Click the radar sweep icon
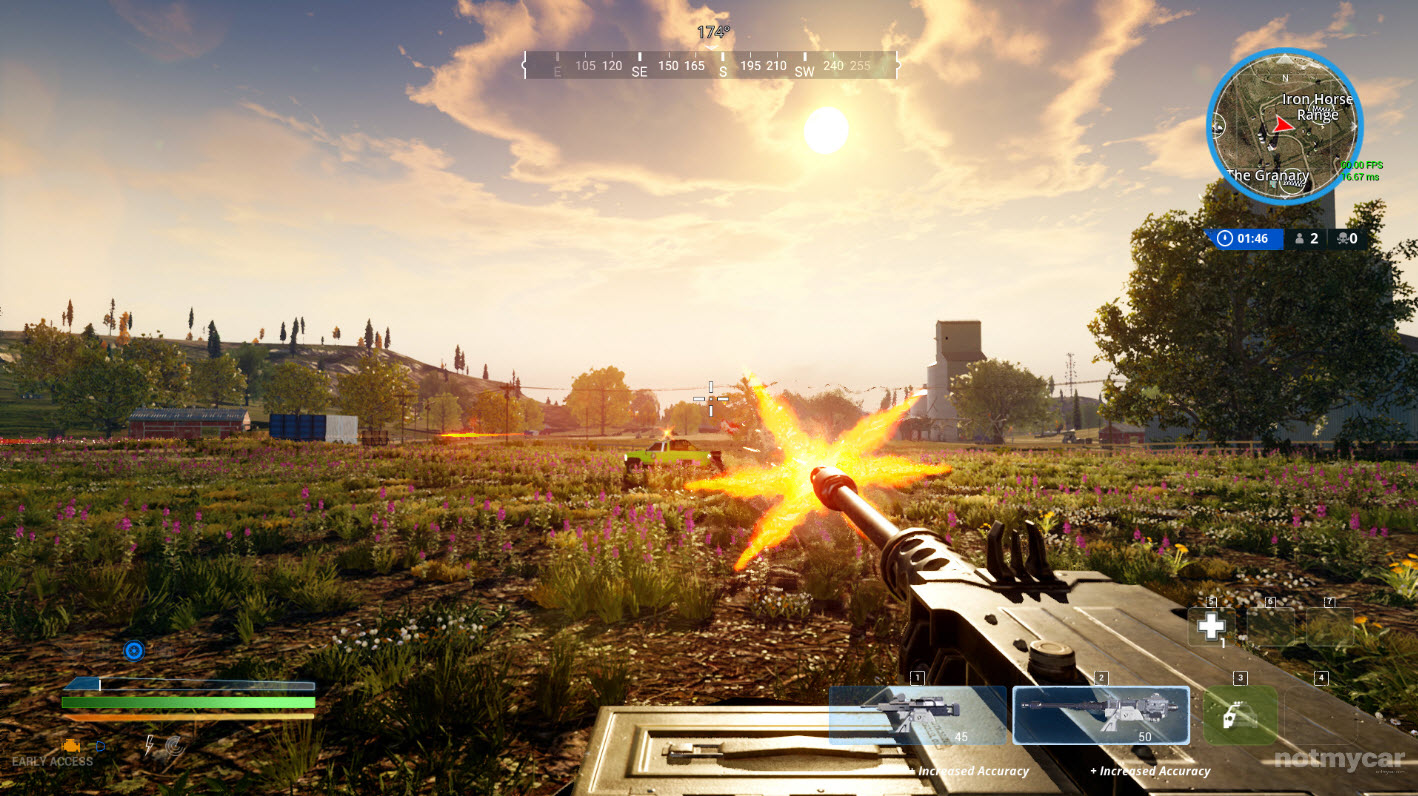The width and height of the screenshot is (1418, 796). 175,746
